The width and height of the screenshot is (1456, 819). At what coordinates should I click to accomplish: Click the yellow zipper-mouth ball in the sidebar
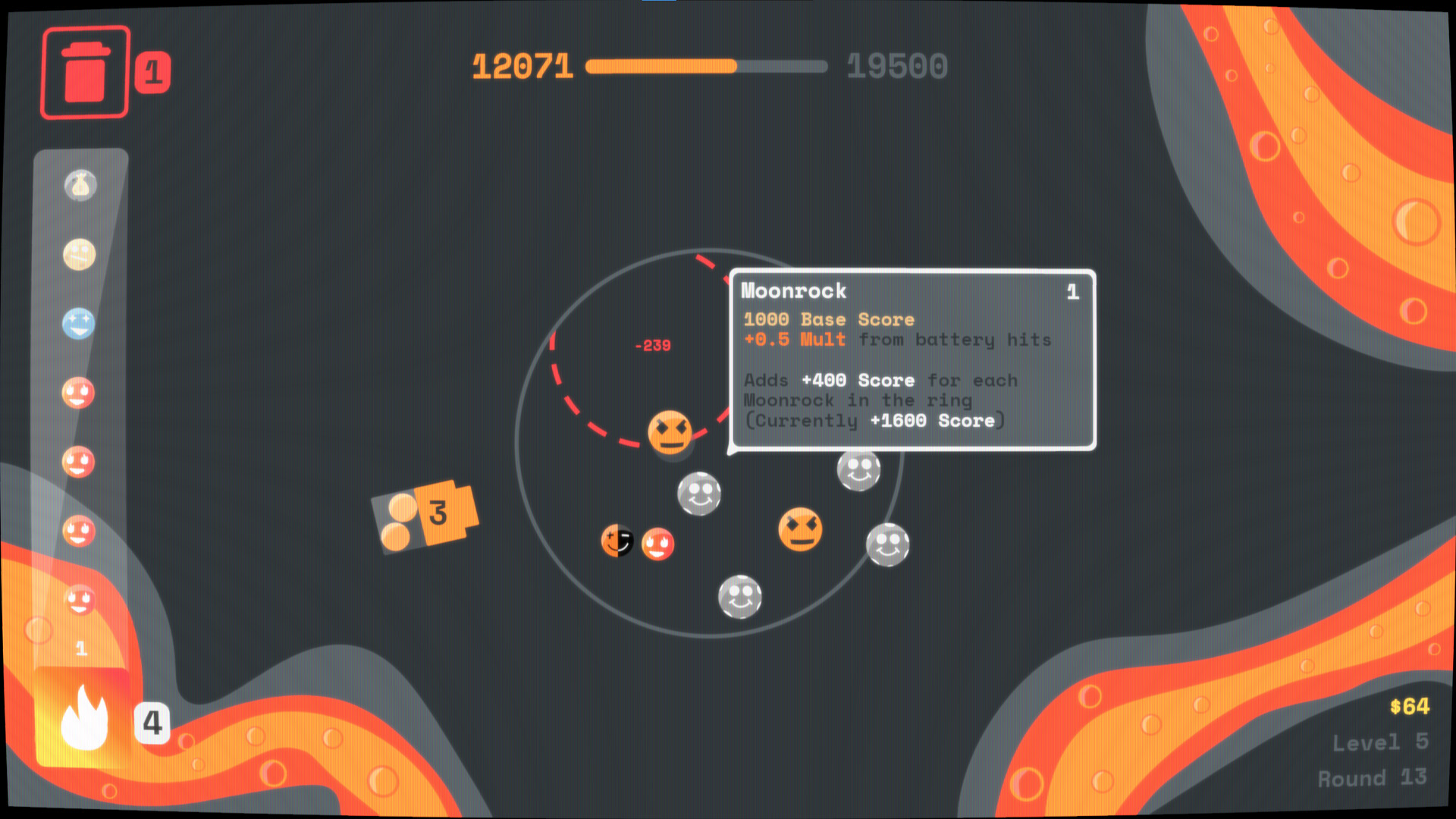(79, 255)
